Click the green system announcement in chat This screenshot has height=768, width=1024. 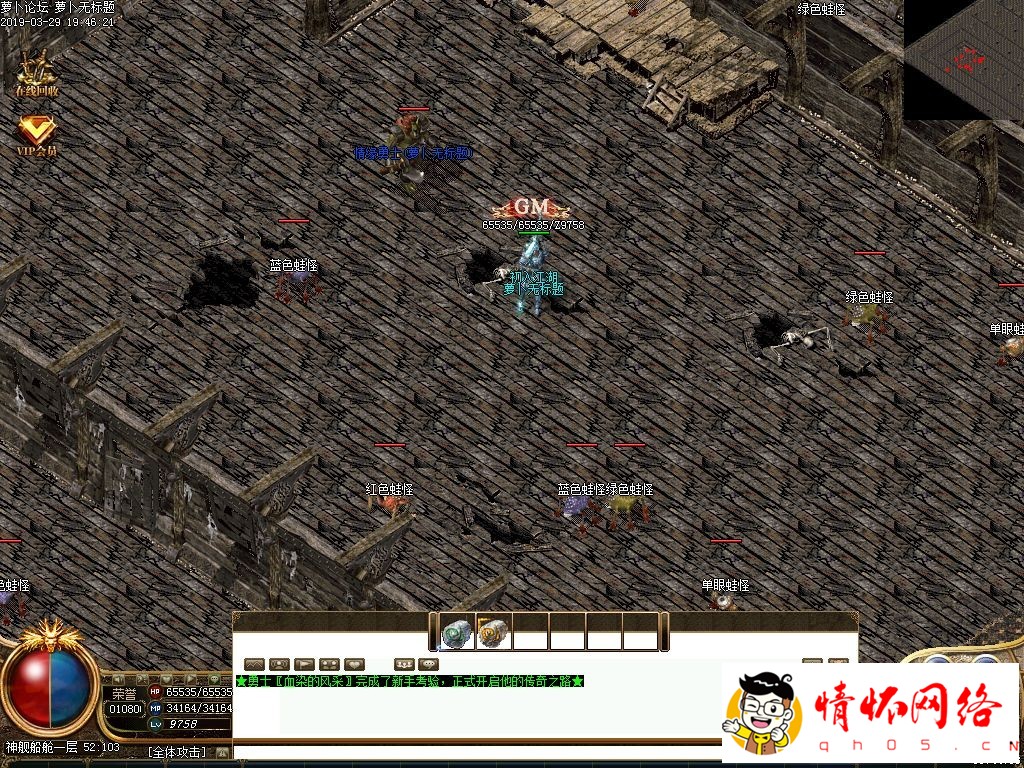[409, 681]
